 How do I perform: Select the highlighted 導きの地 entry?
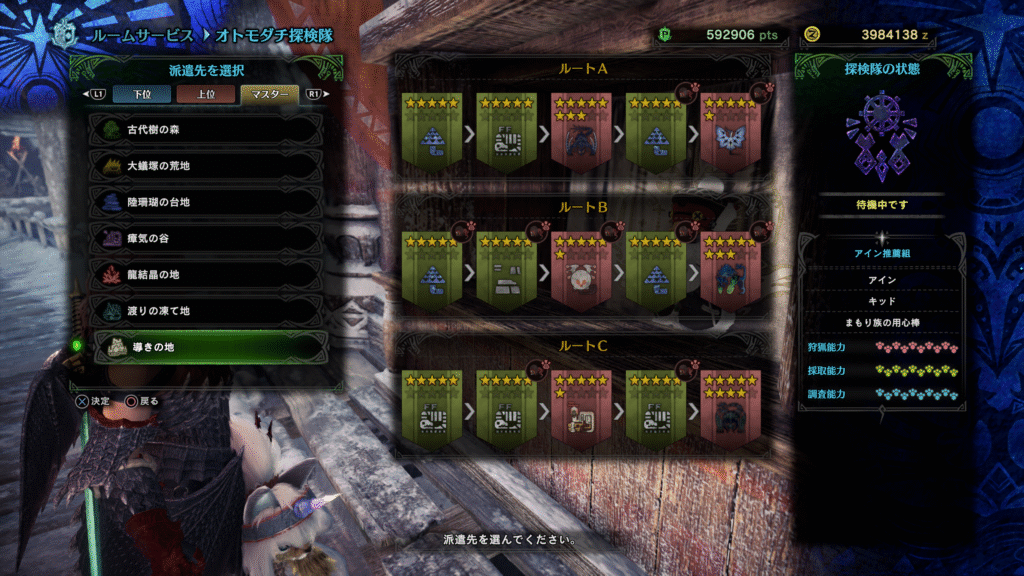point(208,347)
